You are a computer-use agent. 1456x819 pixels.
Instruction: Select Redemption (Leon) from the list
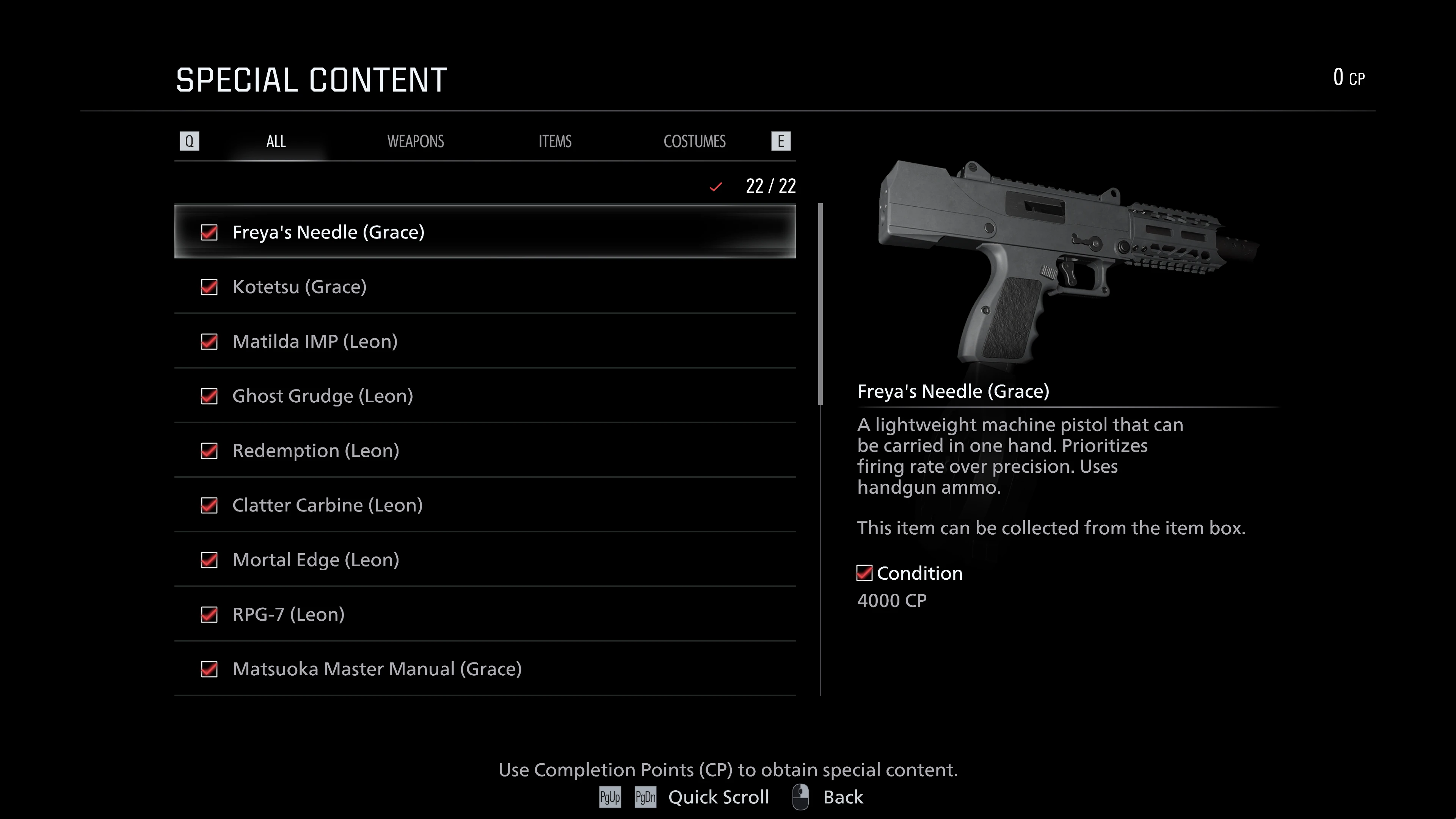[x=485, y=450]
